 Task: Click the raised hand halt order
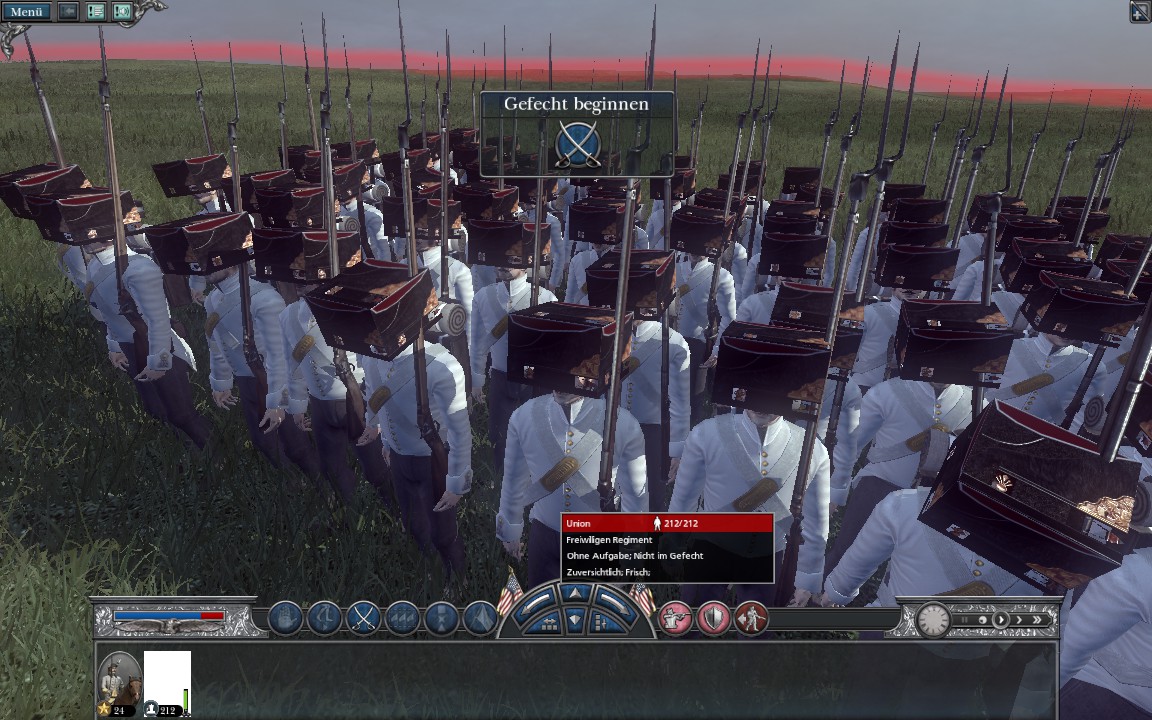pyautogui.click(x=285, y=619)
